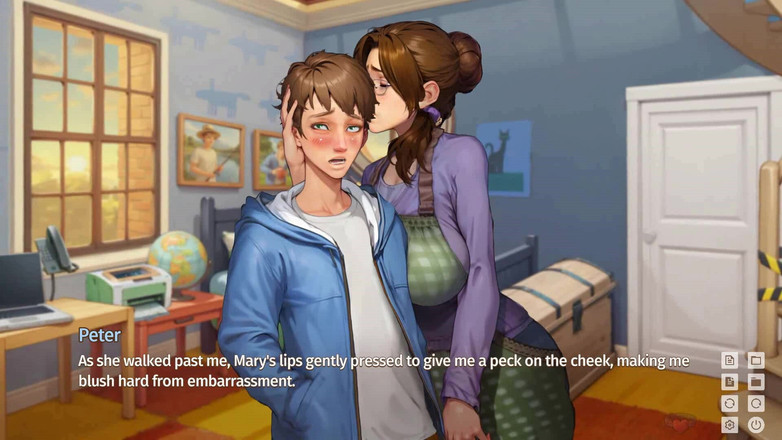Open settings with the gear icon
The height and width of the screenshot is (440, 782).
tap(730, 425)
